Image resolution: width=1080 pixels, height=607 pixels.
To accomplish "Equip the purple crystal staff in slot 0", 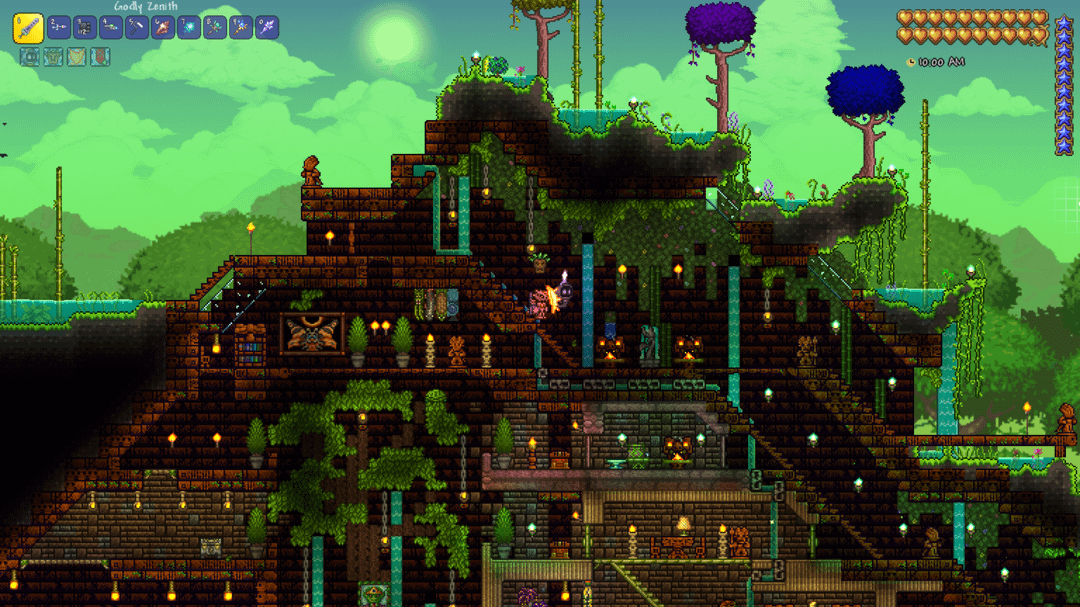I will coord(267,27).
